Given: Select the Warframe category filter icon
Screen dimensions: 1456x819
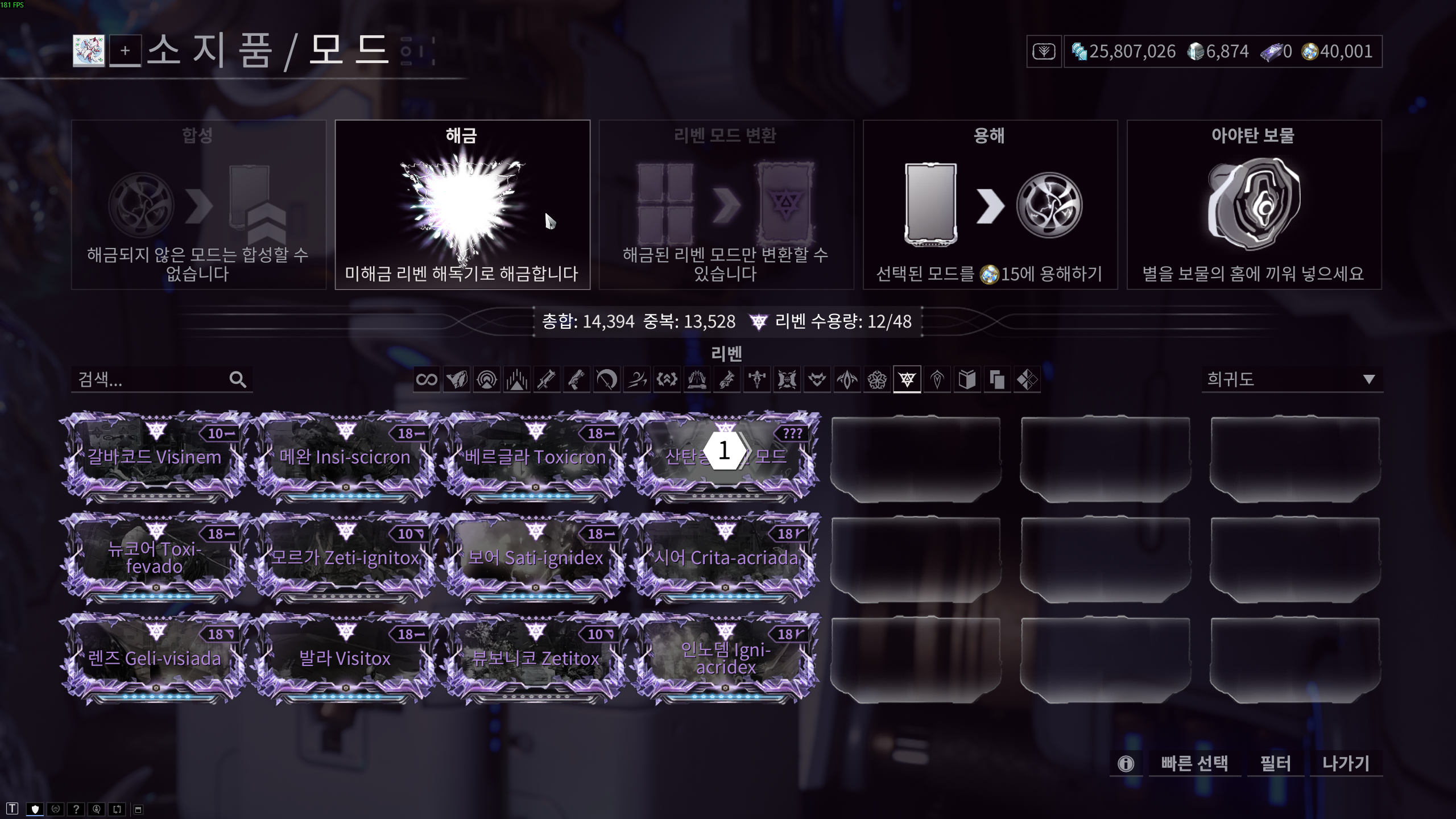Looking at the screenshot, I should click(458, 379).
